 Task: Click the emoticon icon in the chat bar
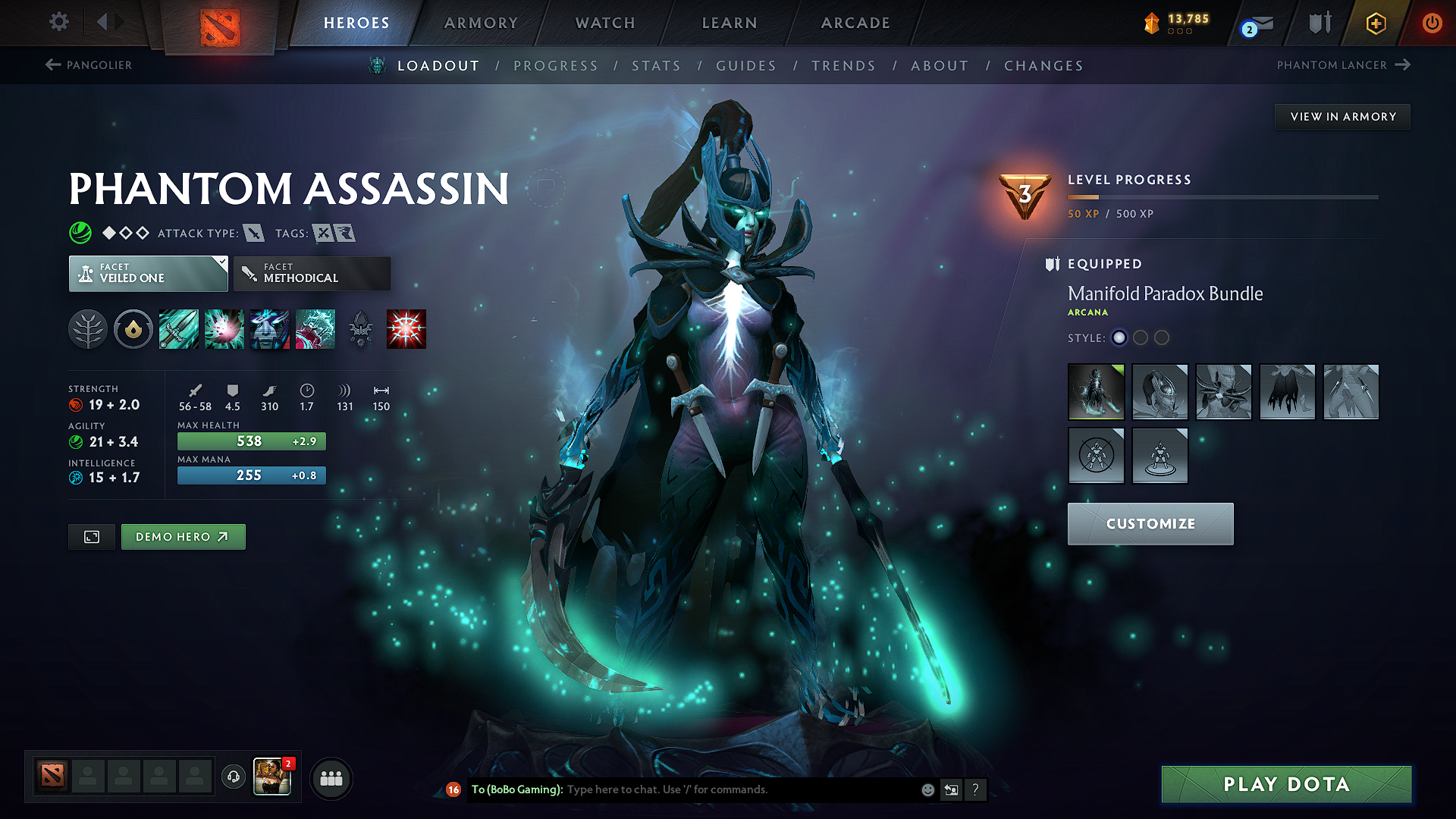[x=927, y=789]
